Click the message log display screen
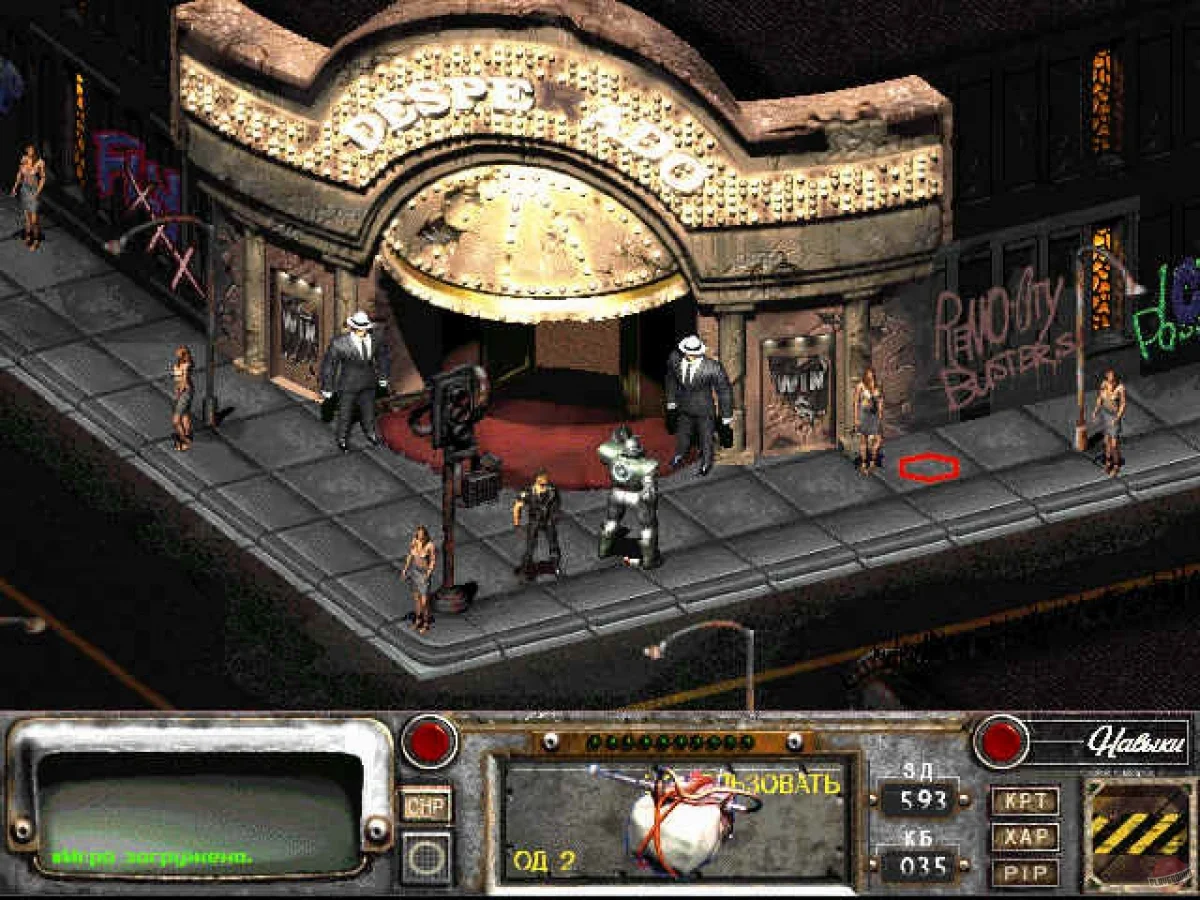Image resolution: width=1200 pixels, height=900 pixels. click(x=200, y=810)
